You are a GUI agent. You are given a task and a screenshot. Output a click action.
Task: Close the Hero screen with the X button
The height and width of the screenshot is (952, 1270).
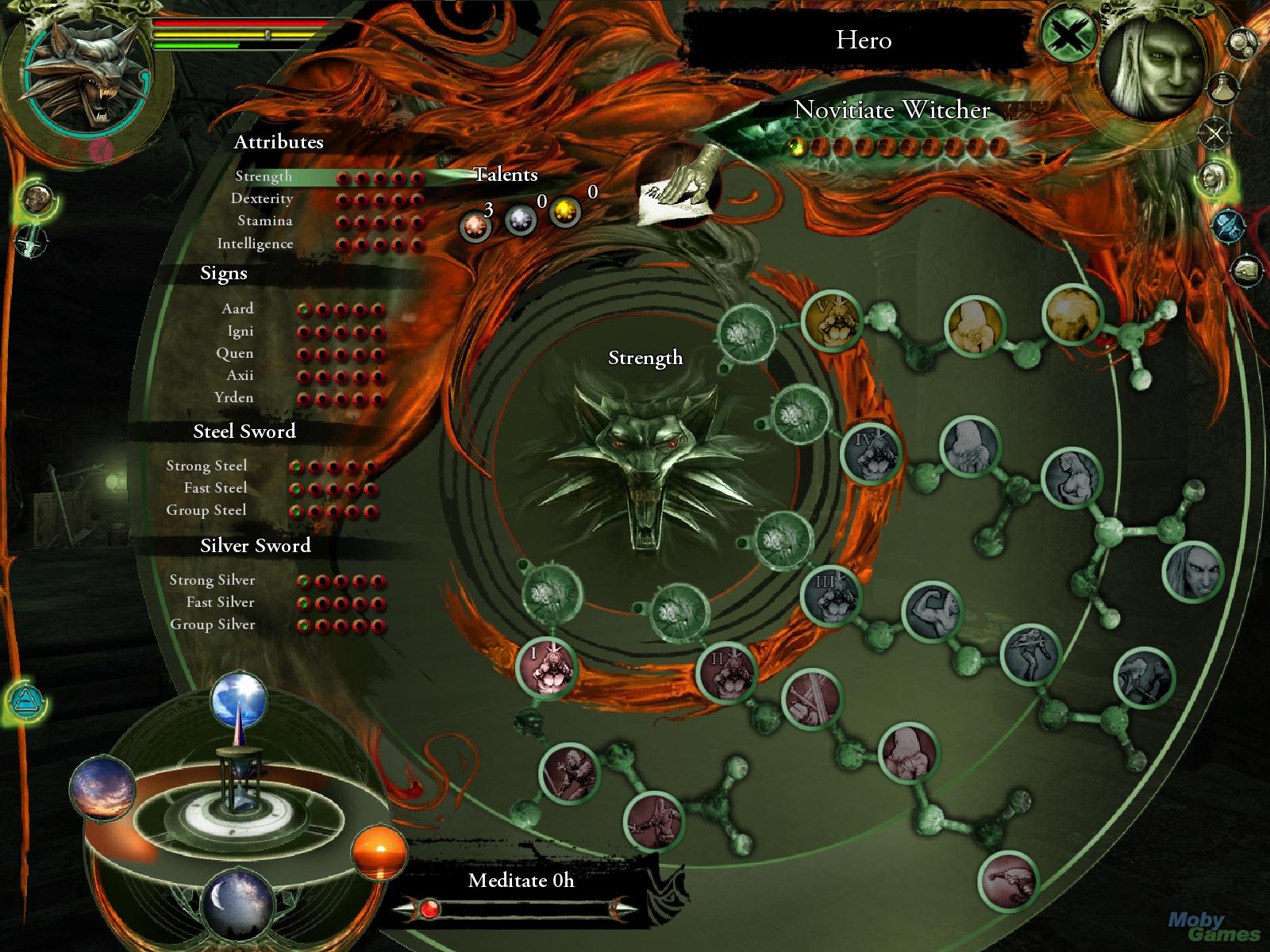pyautogui.click(x=1068, y=37)
